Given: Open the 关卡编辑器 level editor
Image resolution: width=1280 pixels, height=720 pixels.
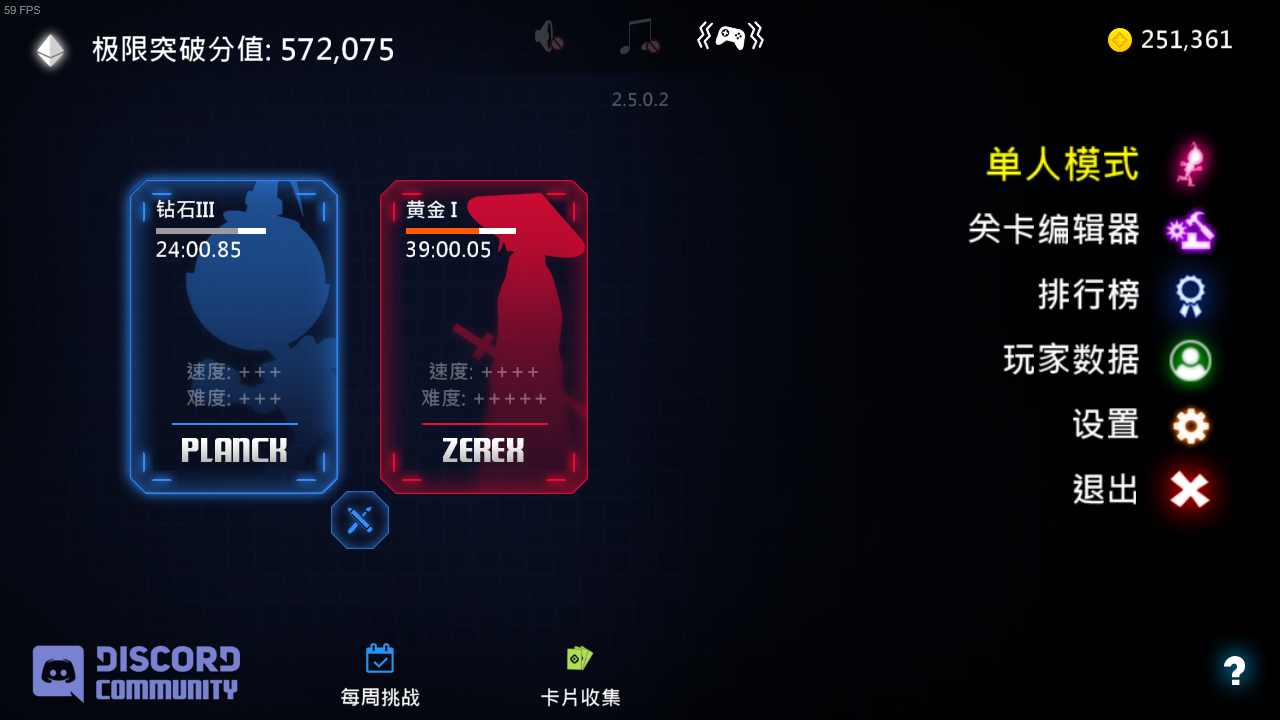Looking at the screenshot, I should pos(1055,231).
